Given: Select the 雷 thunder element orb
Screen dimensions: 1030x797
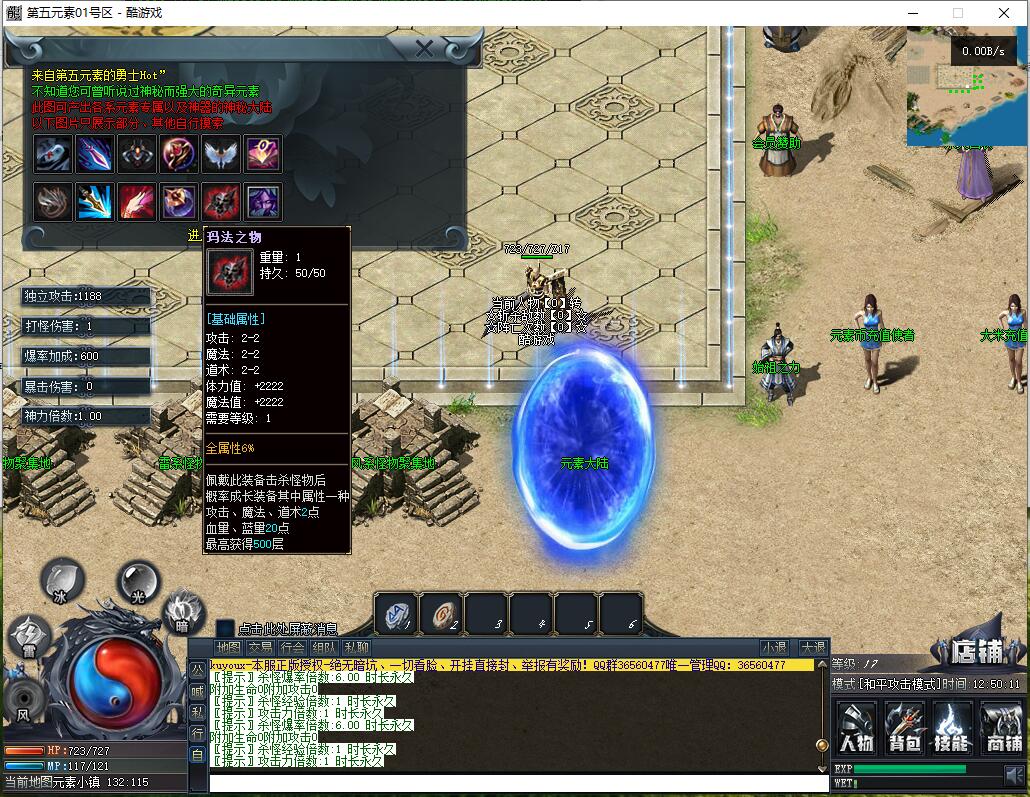Looking at the screenshot, I should pos(28,637).
